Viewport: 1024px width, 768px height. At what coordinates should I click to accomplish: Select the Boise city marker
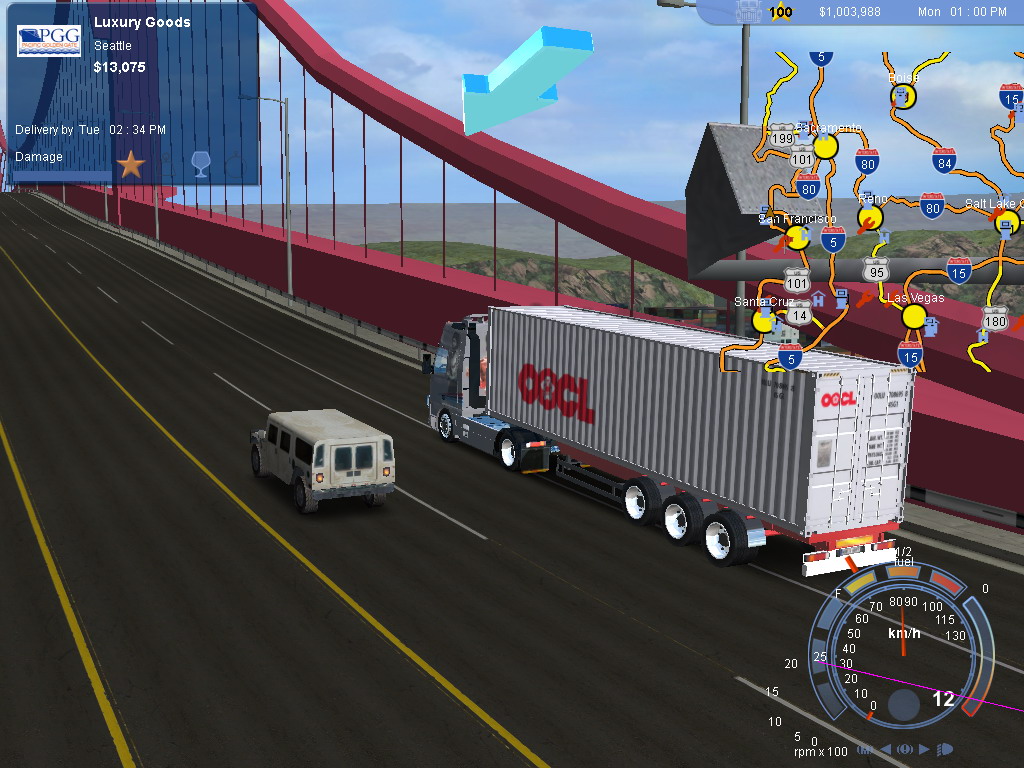903,96
